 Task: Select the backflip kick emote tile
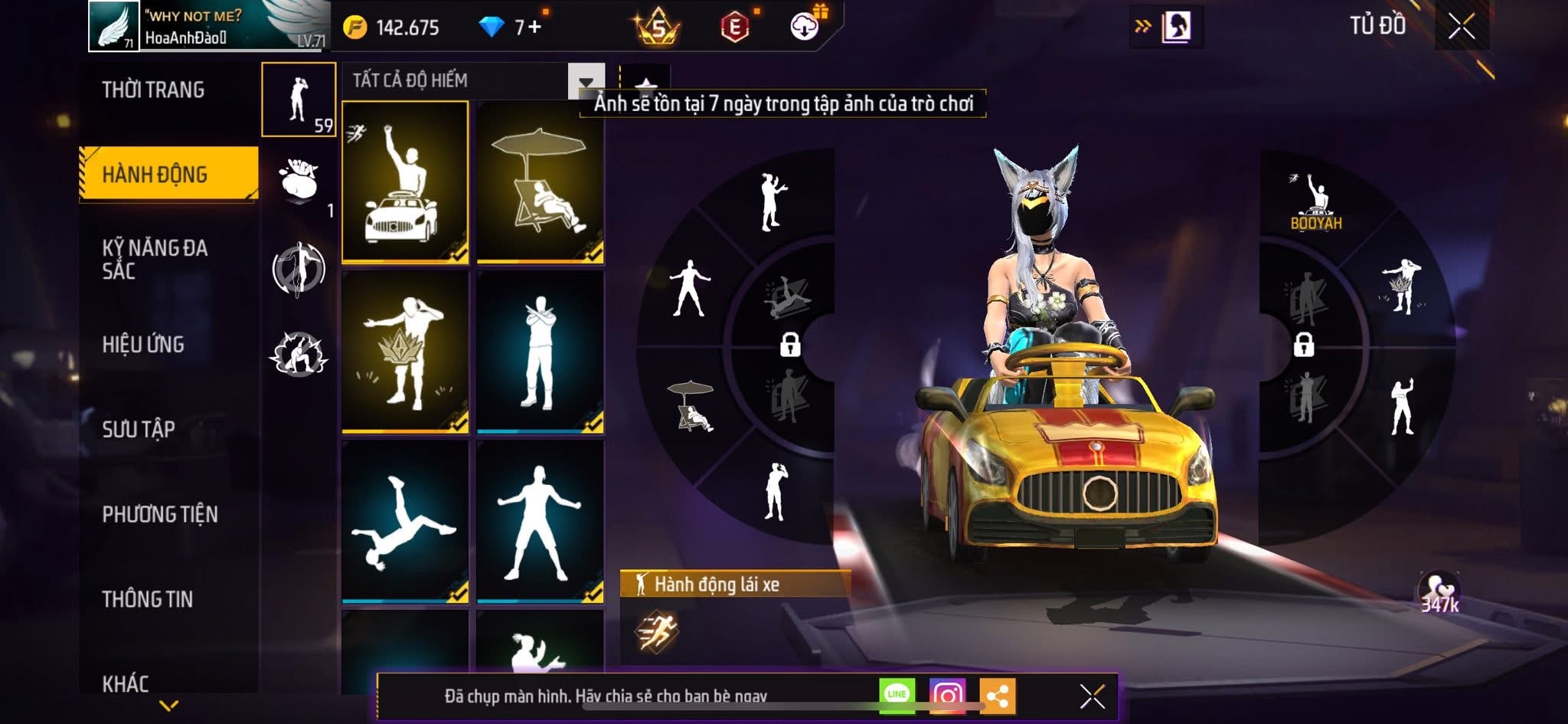pos(405,523)
